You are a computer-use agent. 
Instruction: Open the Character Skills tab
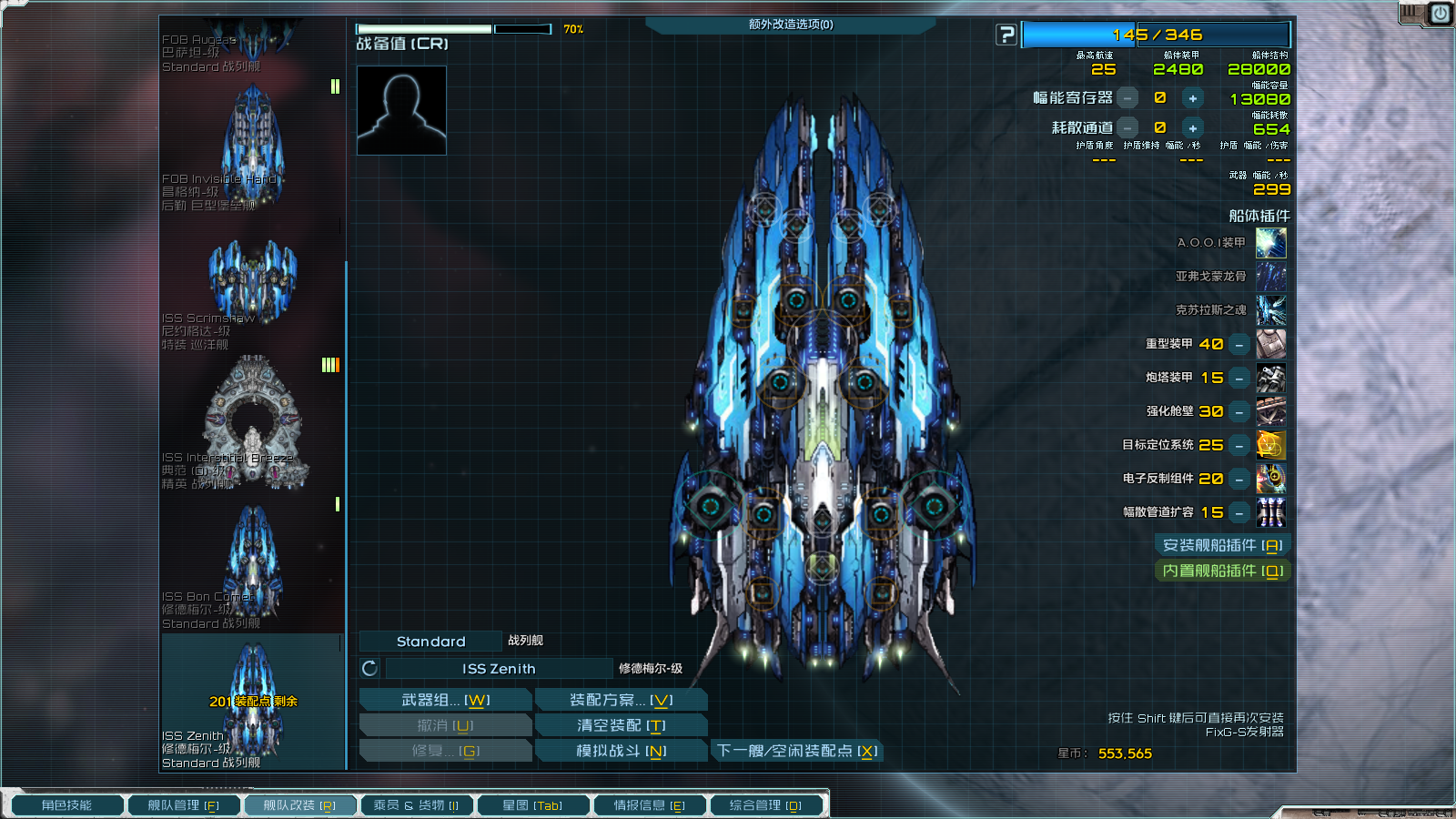pos(66,805)
